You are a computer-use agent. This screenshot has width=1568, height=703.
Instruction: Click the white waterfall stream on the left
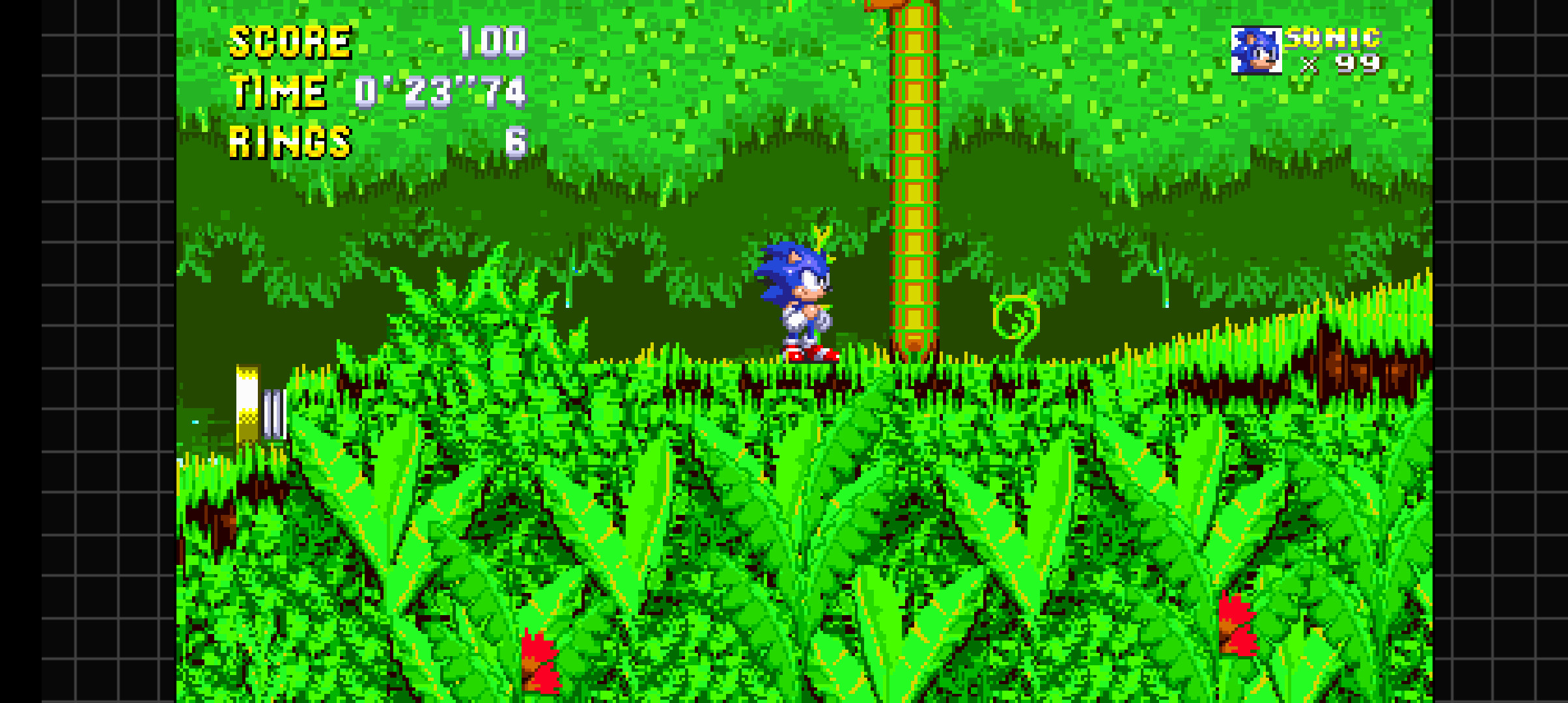[x=273, y=410]
